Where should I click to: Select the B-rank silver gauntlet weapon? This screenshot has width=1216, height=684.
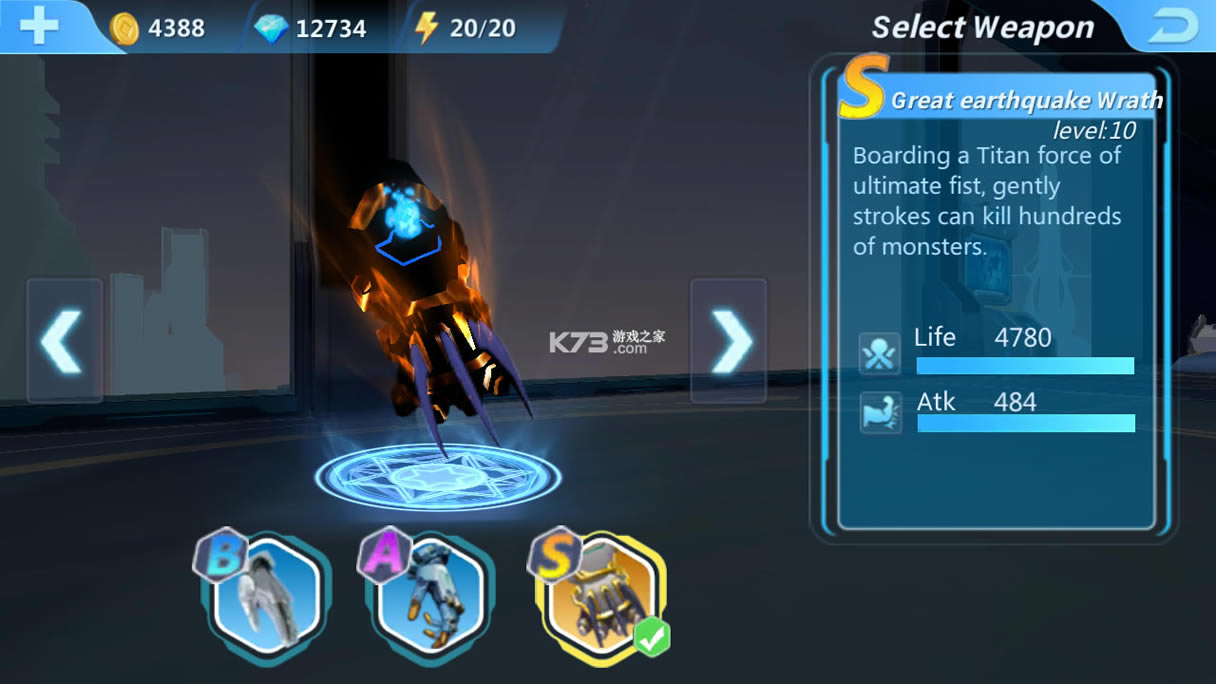click(x=266, y=594)
